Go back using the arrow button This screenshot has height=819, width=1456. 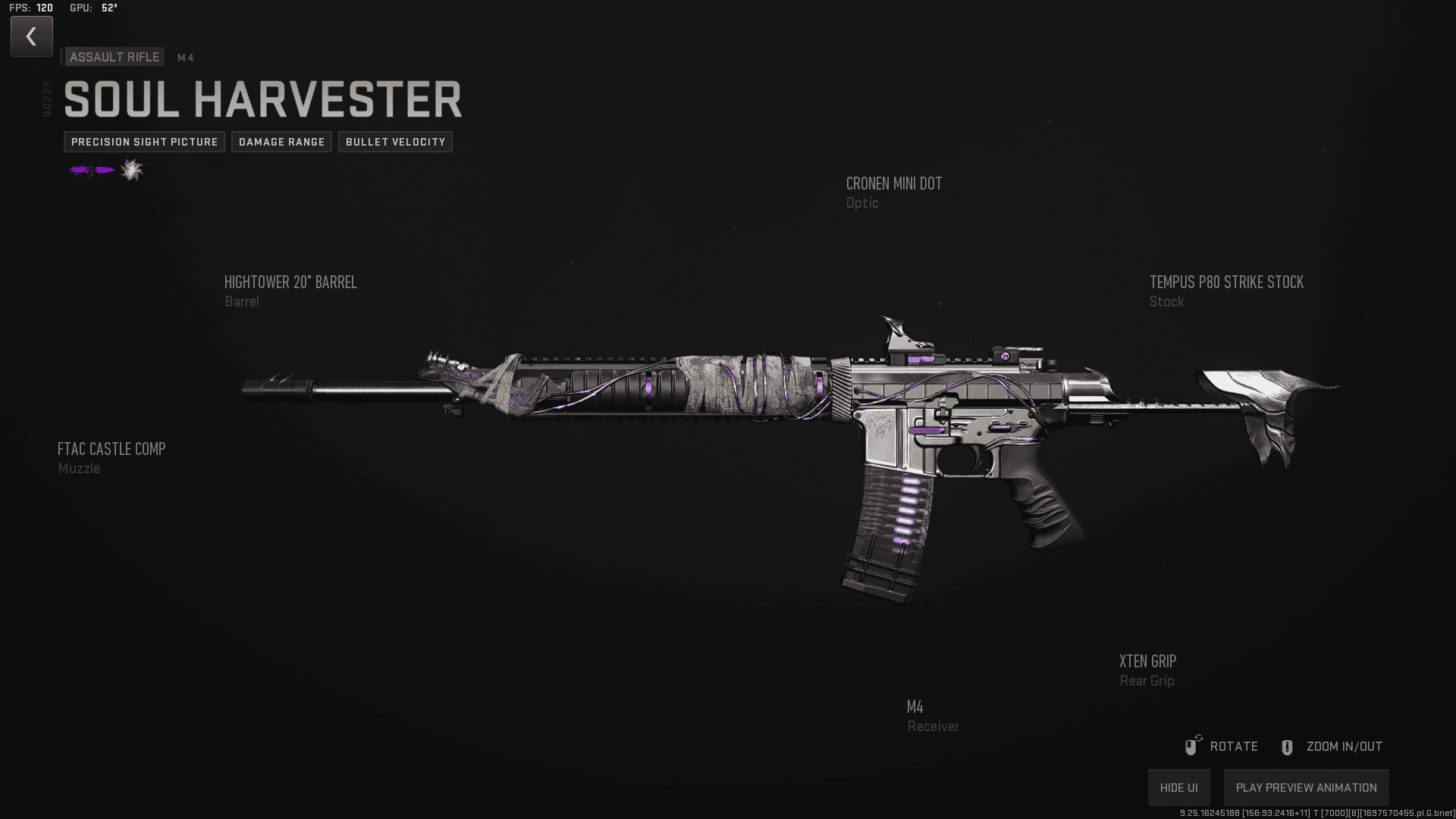[31, 36]
